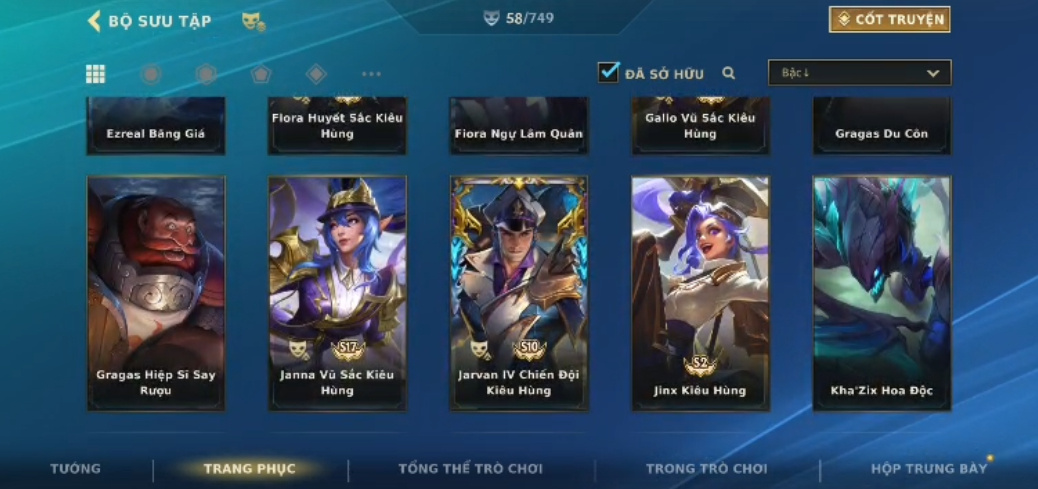This screenshot has height=489, width=1038.
Task: Open the Tổng Thể Trò Chơi tab
Action: pos(470,468)
